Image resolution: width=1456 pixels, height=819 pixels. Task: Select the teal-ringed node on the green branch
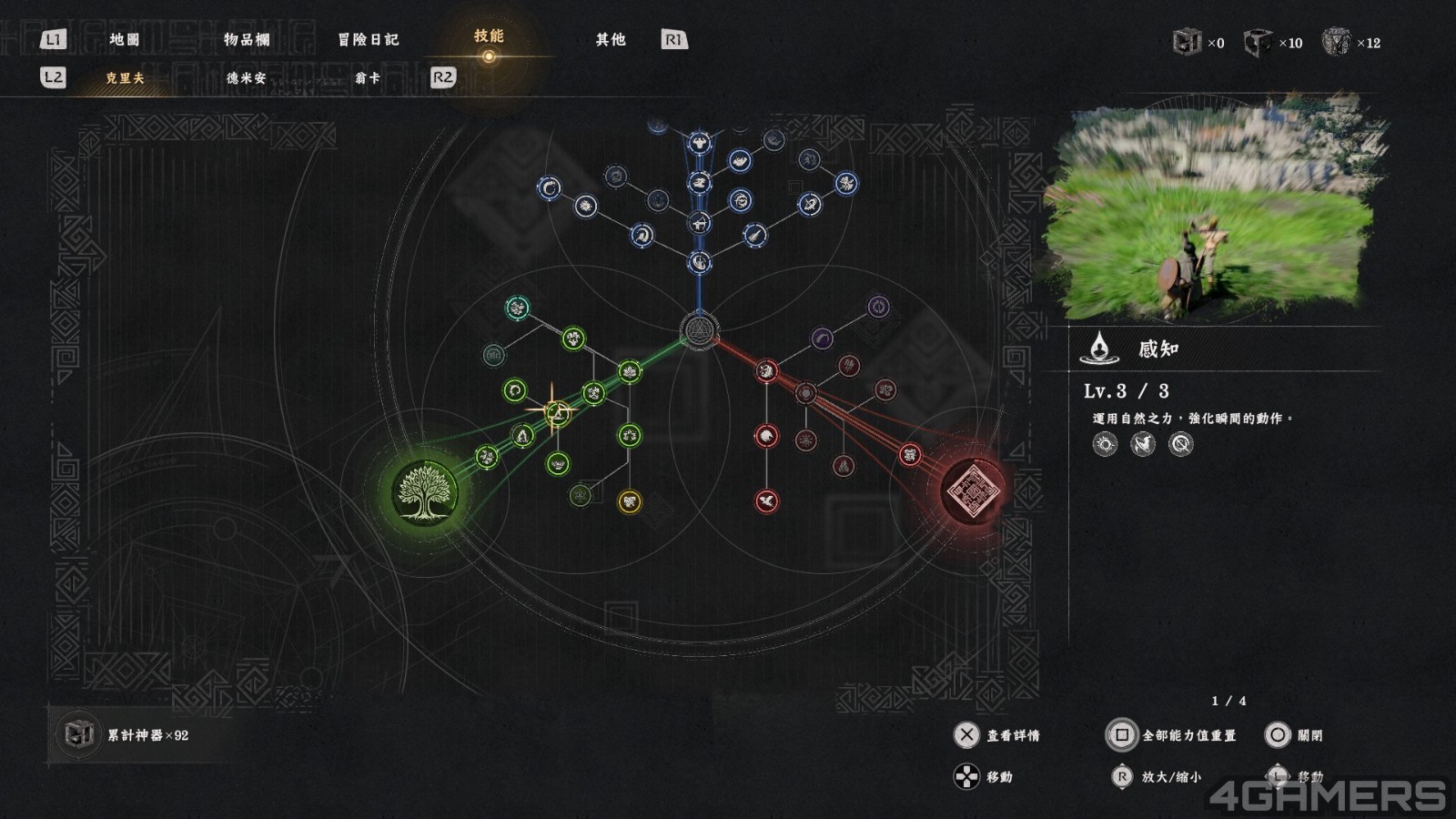point(518,308)
